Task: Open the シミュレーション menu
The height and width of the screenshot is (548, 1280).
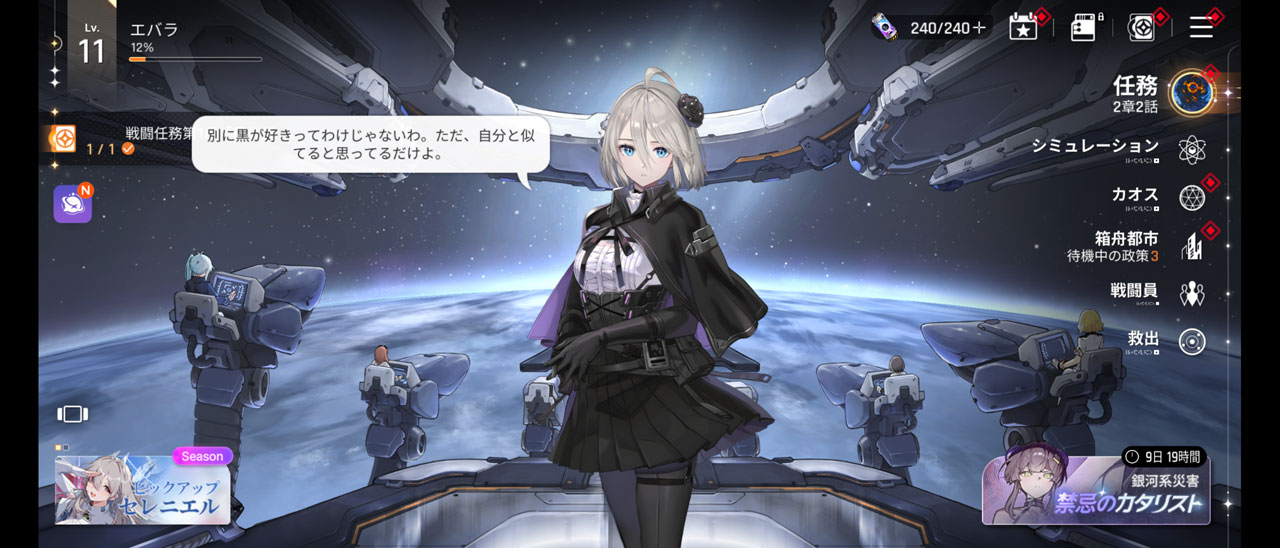Action: [1191, 149]
